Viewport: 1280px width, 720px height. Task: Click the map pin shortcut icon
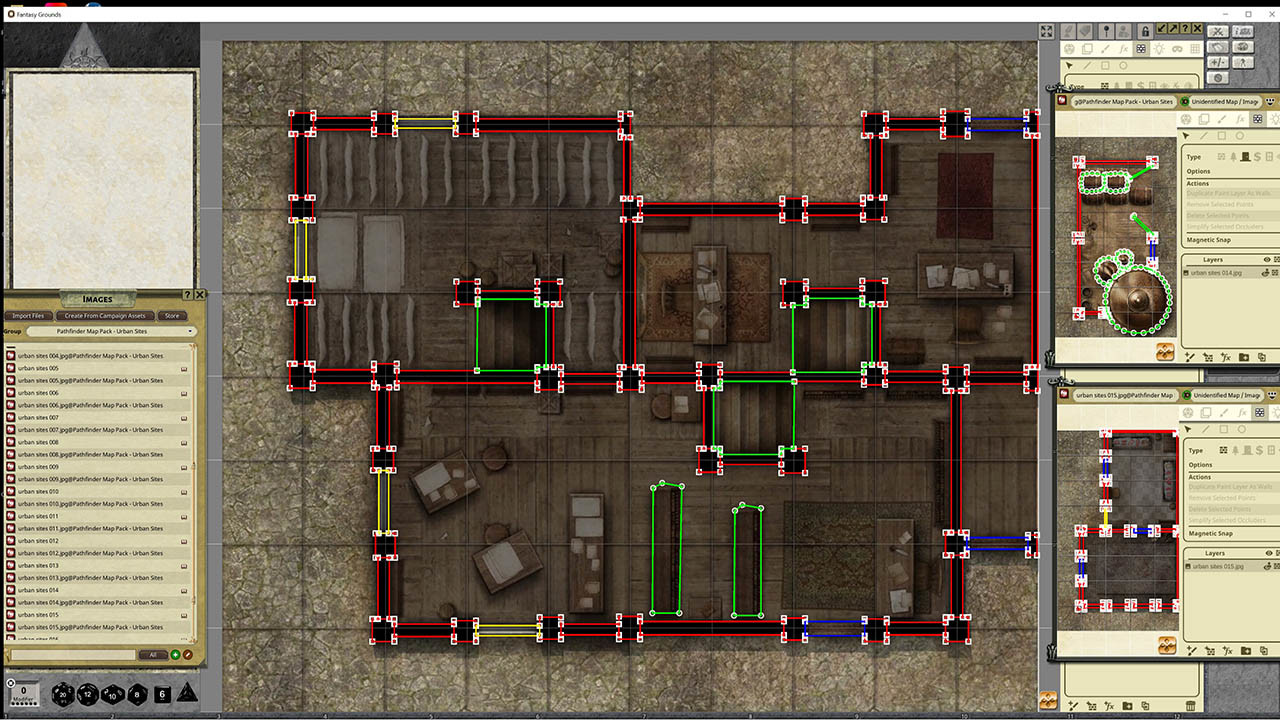(x=1107, y=31)
